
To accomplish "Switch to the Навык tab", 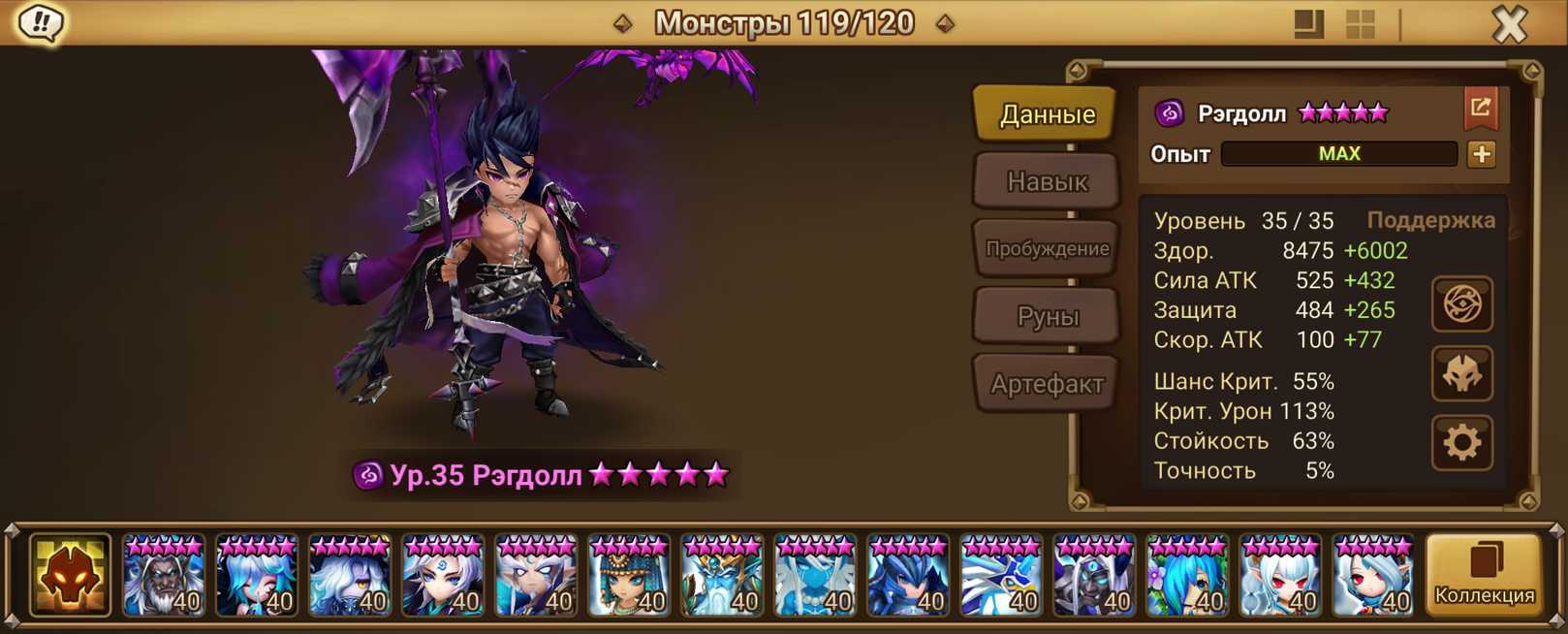I will pos(1047,181).
